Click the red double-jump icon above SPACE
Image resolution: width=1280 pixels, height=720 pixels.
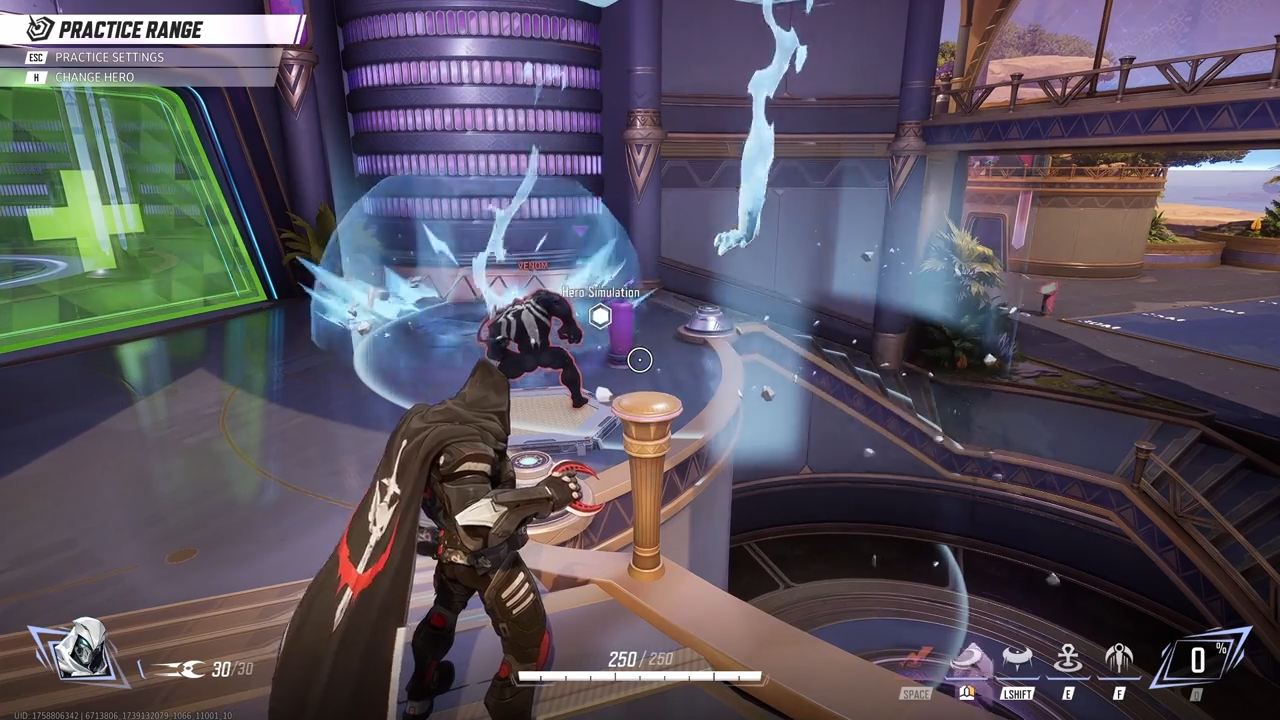tap(915, 660)
